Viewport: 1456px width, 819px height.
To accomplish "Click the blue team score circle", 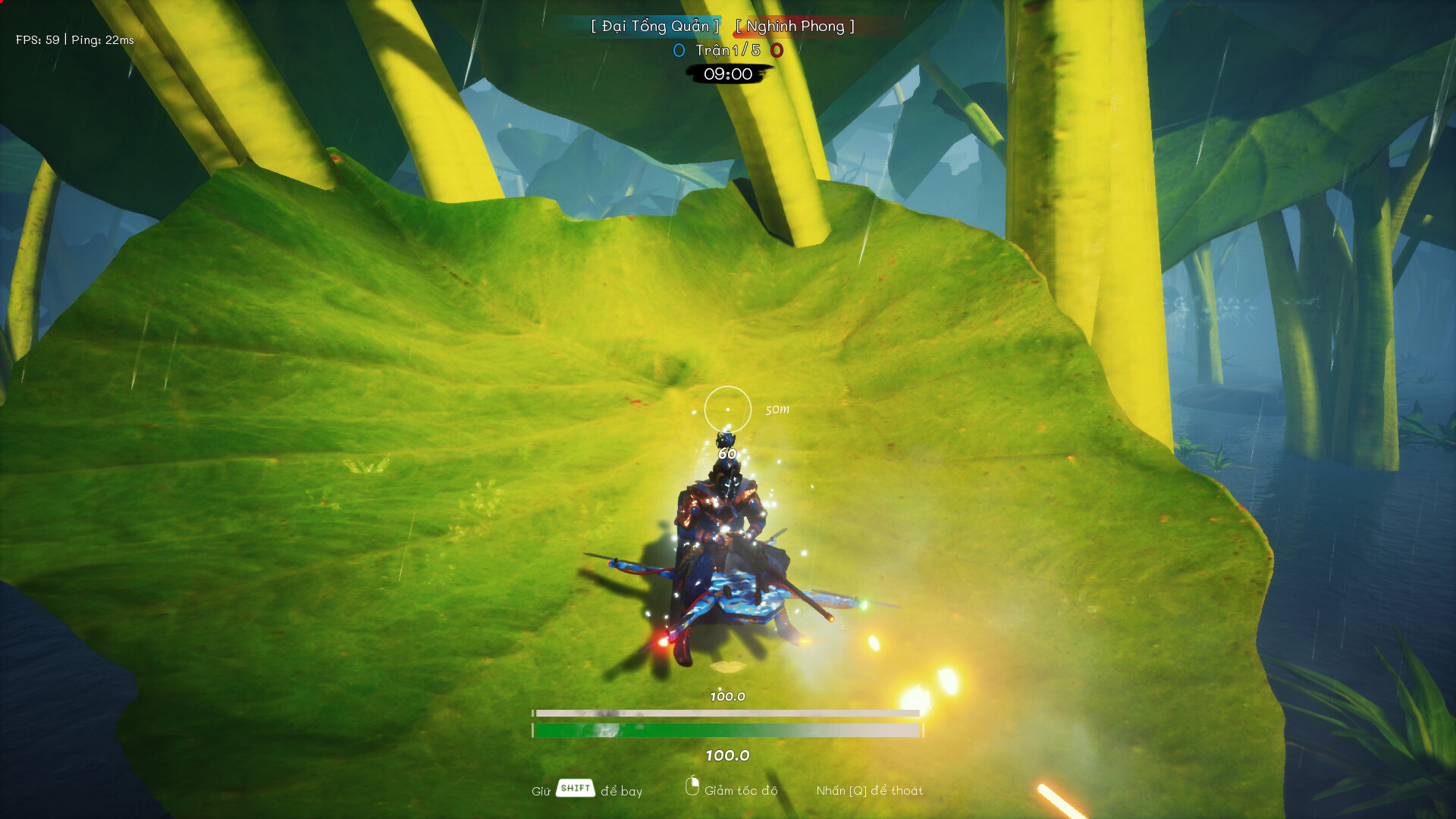I will coord(677,51).
